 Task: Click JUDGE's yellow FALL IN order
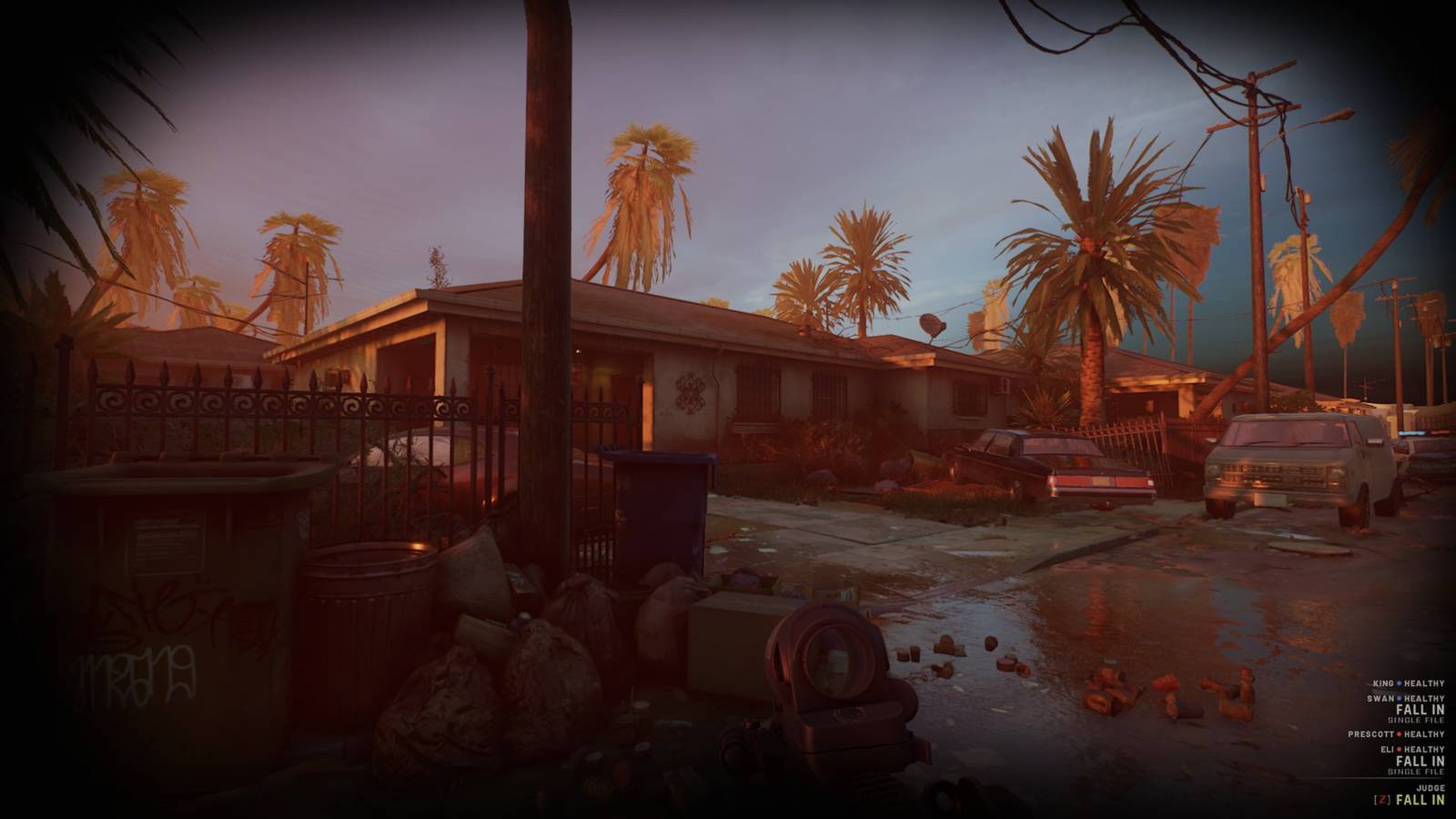[1420, 800]
